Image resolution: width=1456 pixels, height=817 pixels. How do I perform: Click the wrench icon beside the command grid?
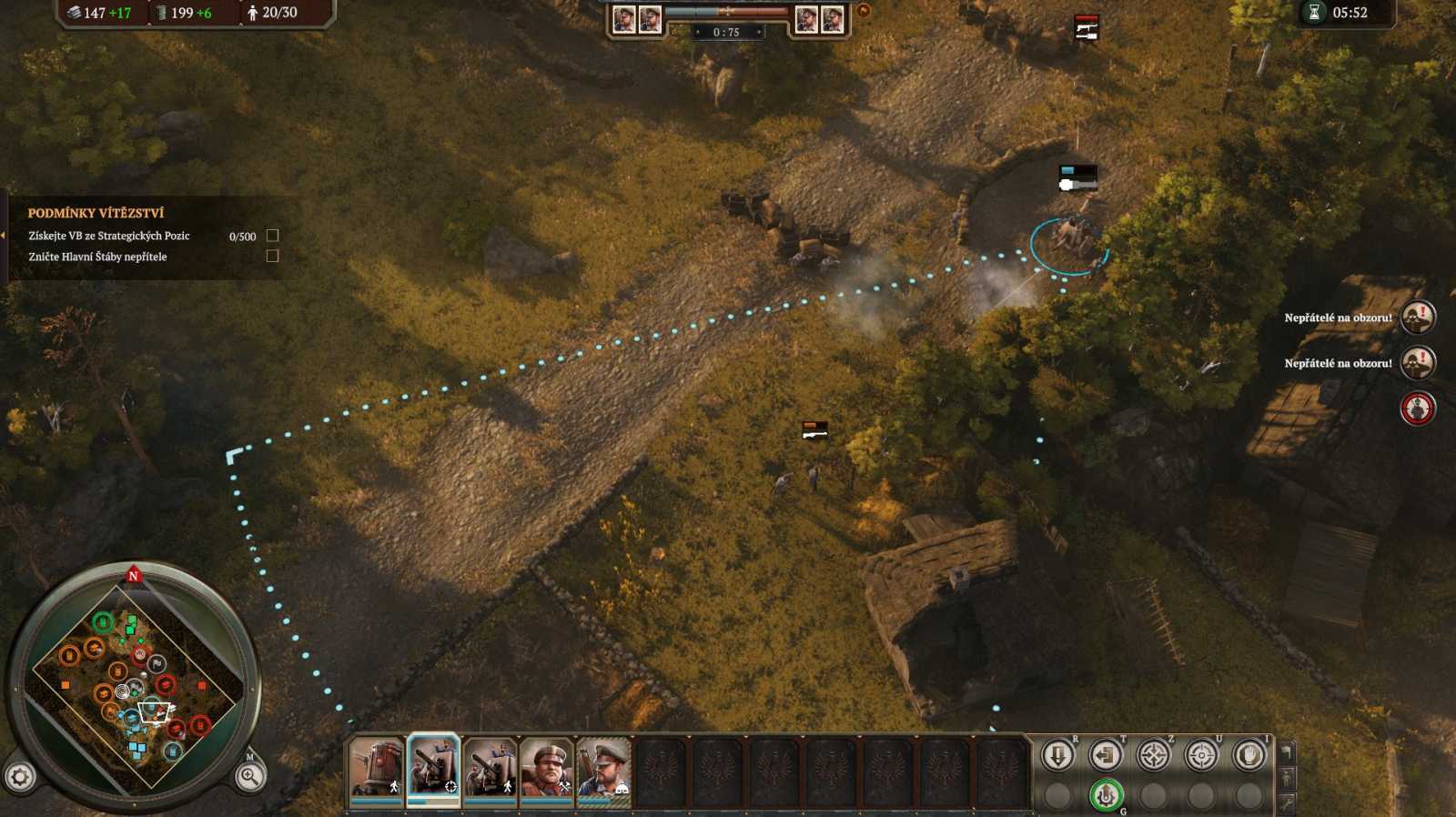(x=1289, y=804)
